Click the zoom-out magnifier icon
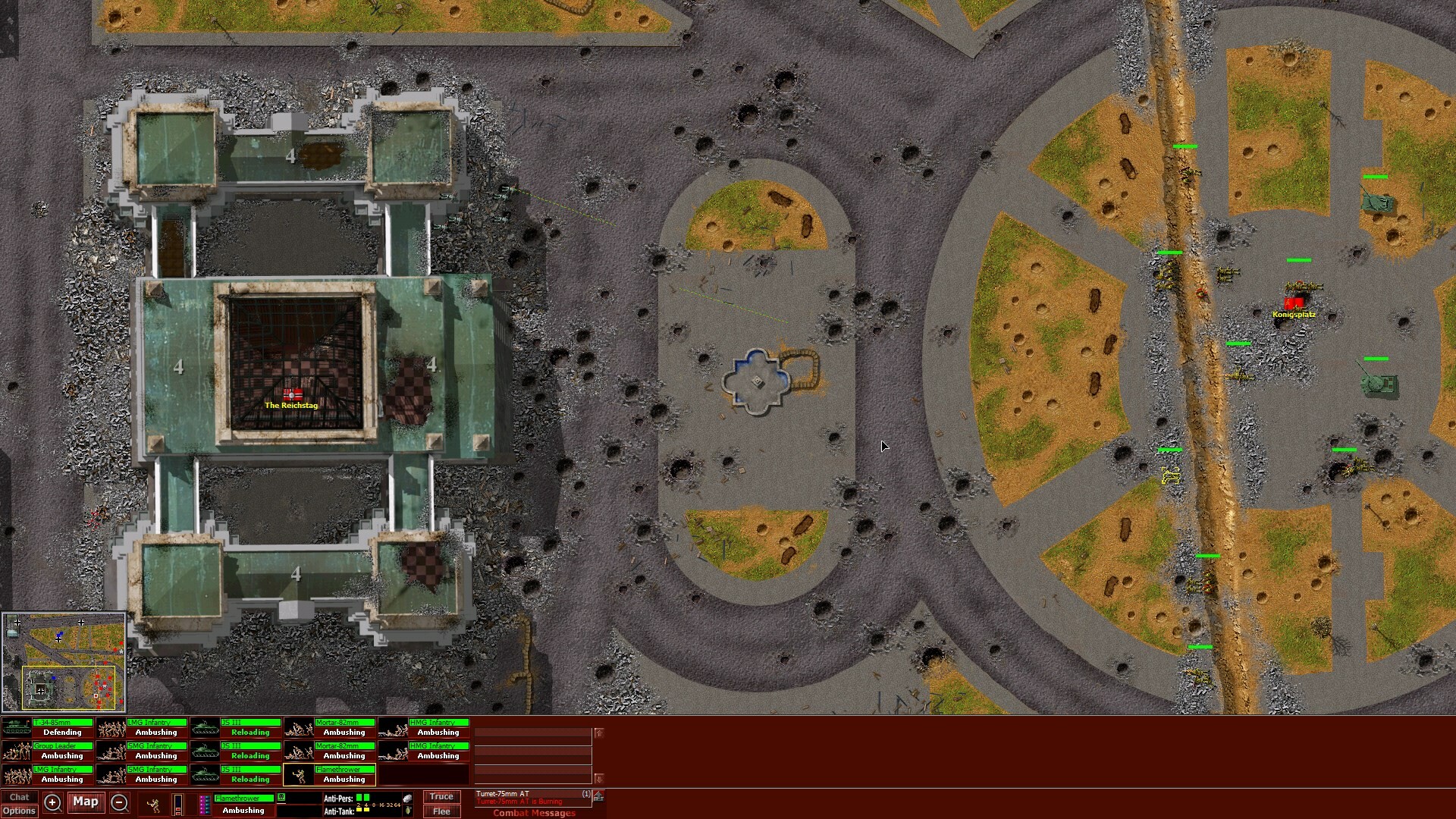This screenshot has height=819, width=1456. 118,802
